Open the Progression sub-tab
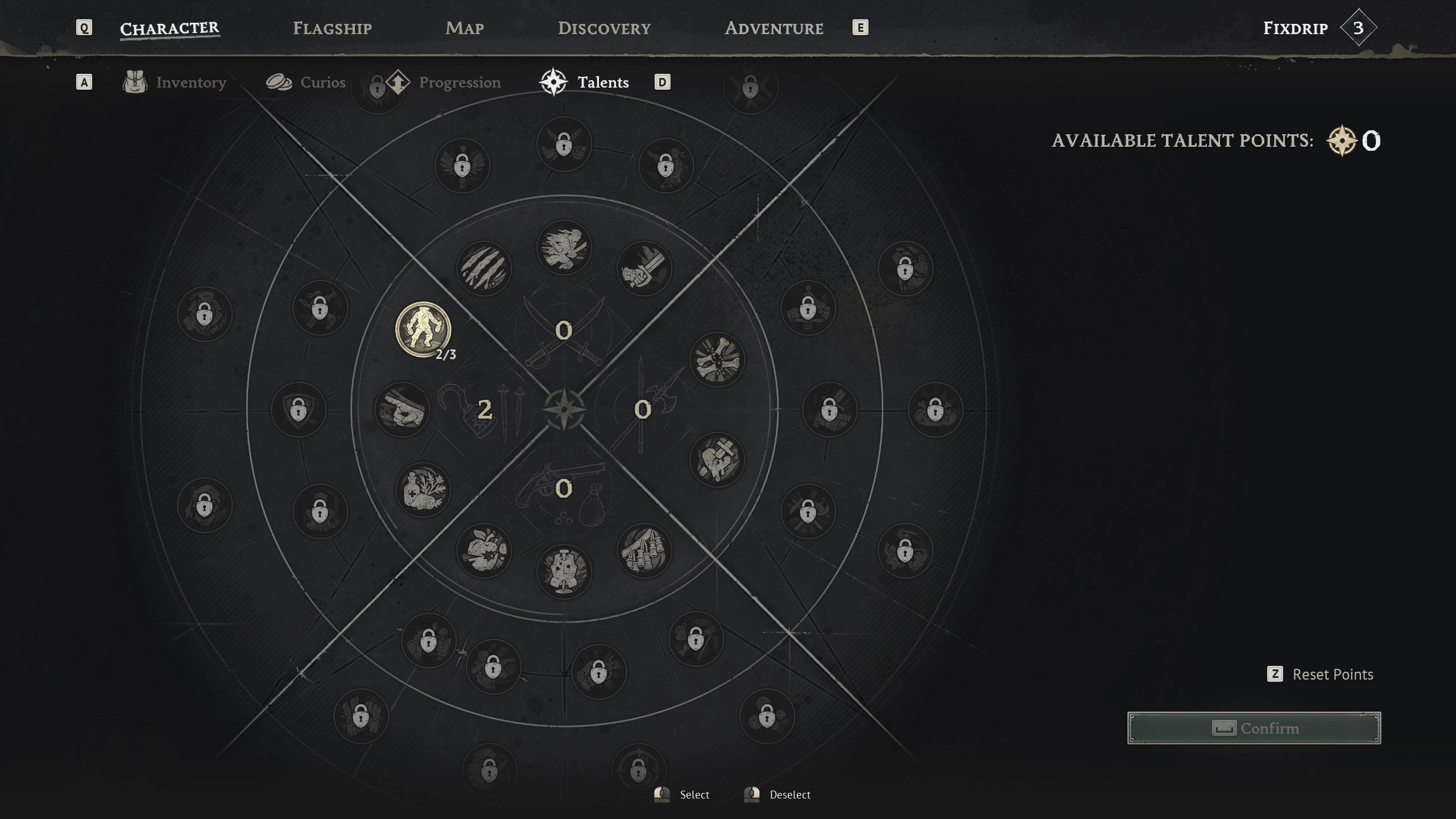The width and height of the screenshot is (1456, 819). (444, 82)
